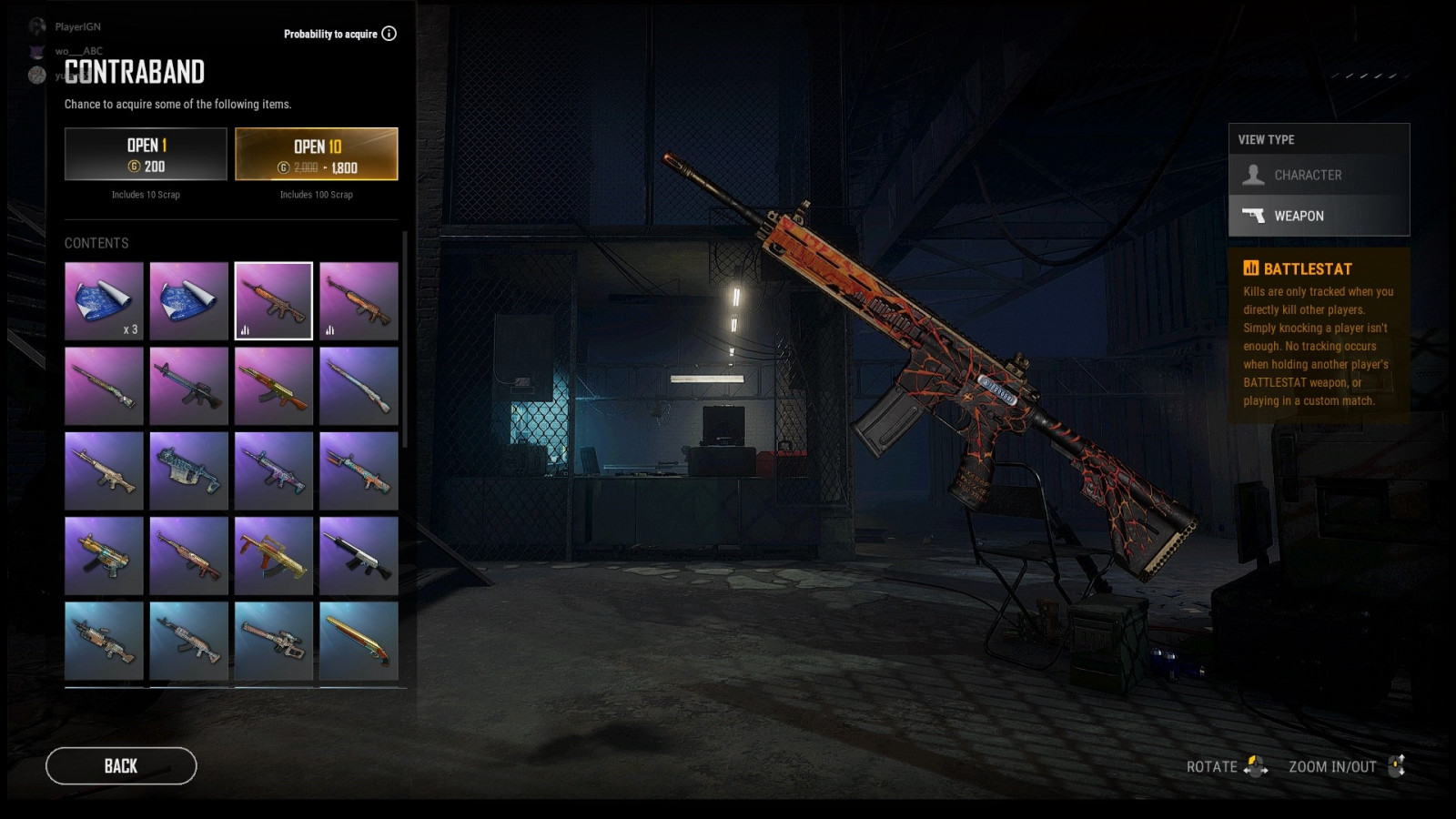1456x819 pixels.
Task: Select the highlighted lava-skin rifle tile
Action: [x=273, y=301]
